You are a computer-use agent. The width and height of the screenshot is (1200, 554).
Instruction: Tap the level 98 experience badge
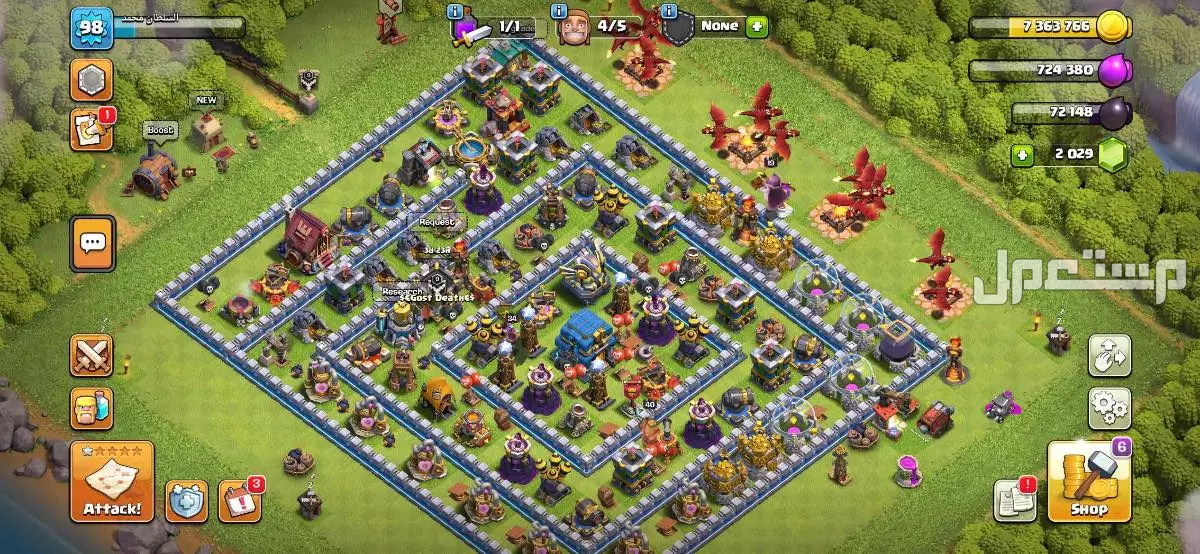pos(90,27)
